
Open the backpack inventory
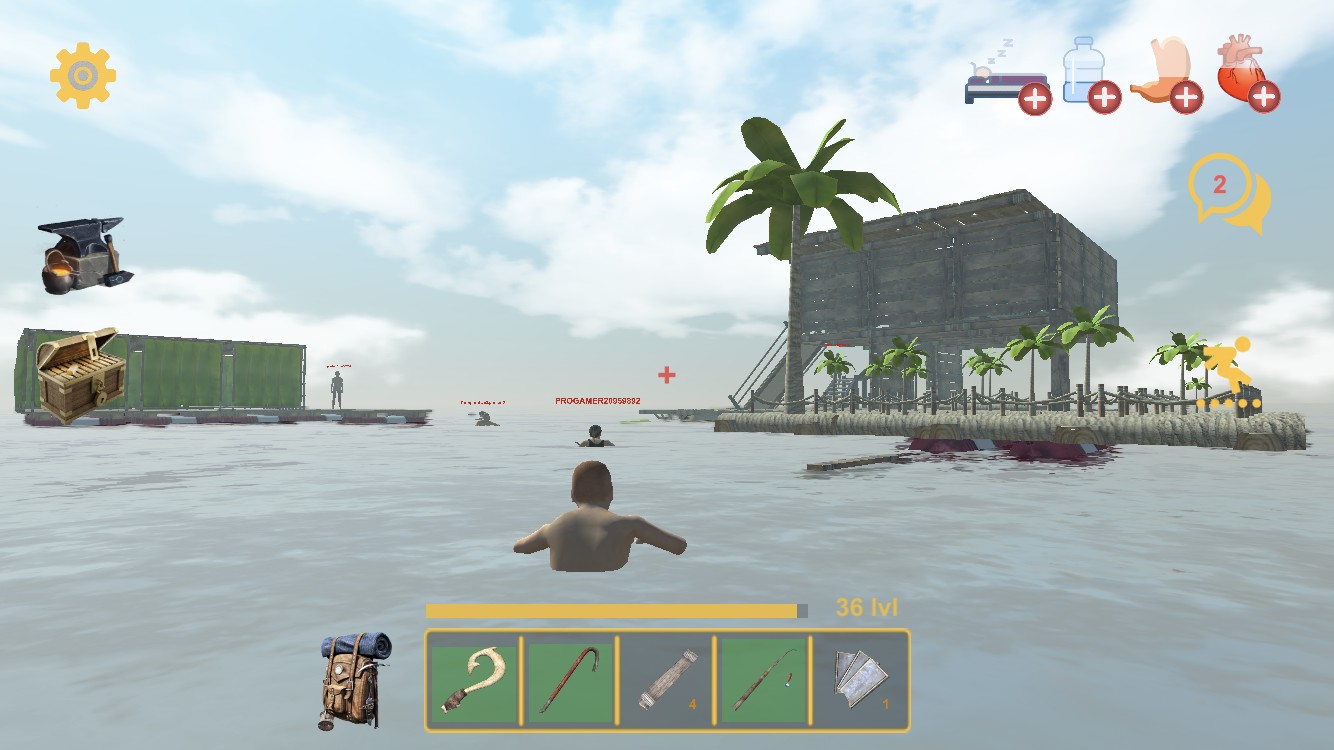tap(351, 679)
